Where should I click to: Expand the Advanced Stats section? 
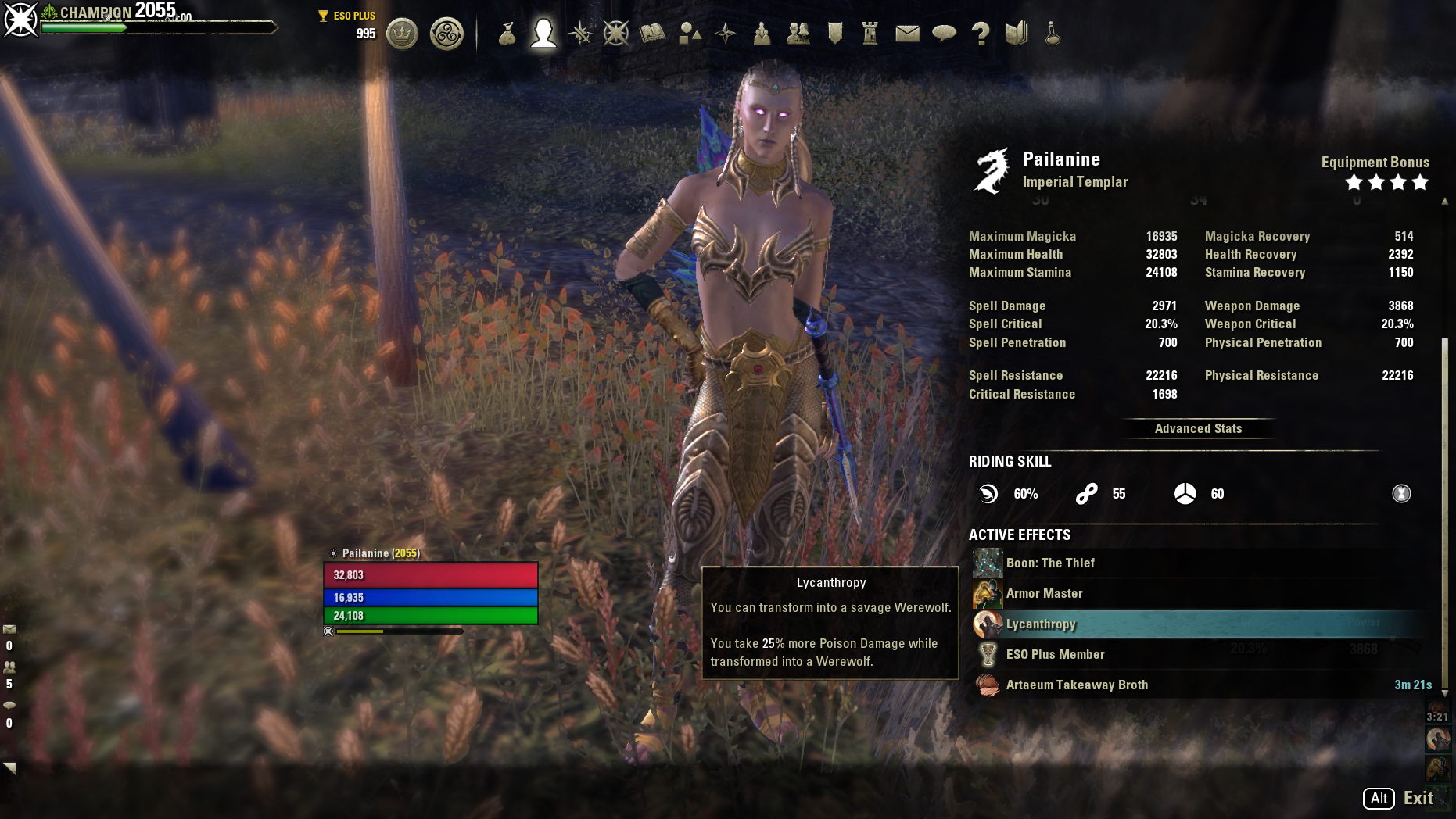[x=1198, y=428]
